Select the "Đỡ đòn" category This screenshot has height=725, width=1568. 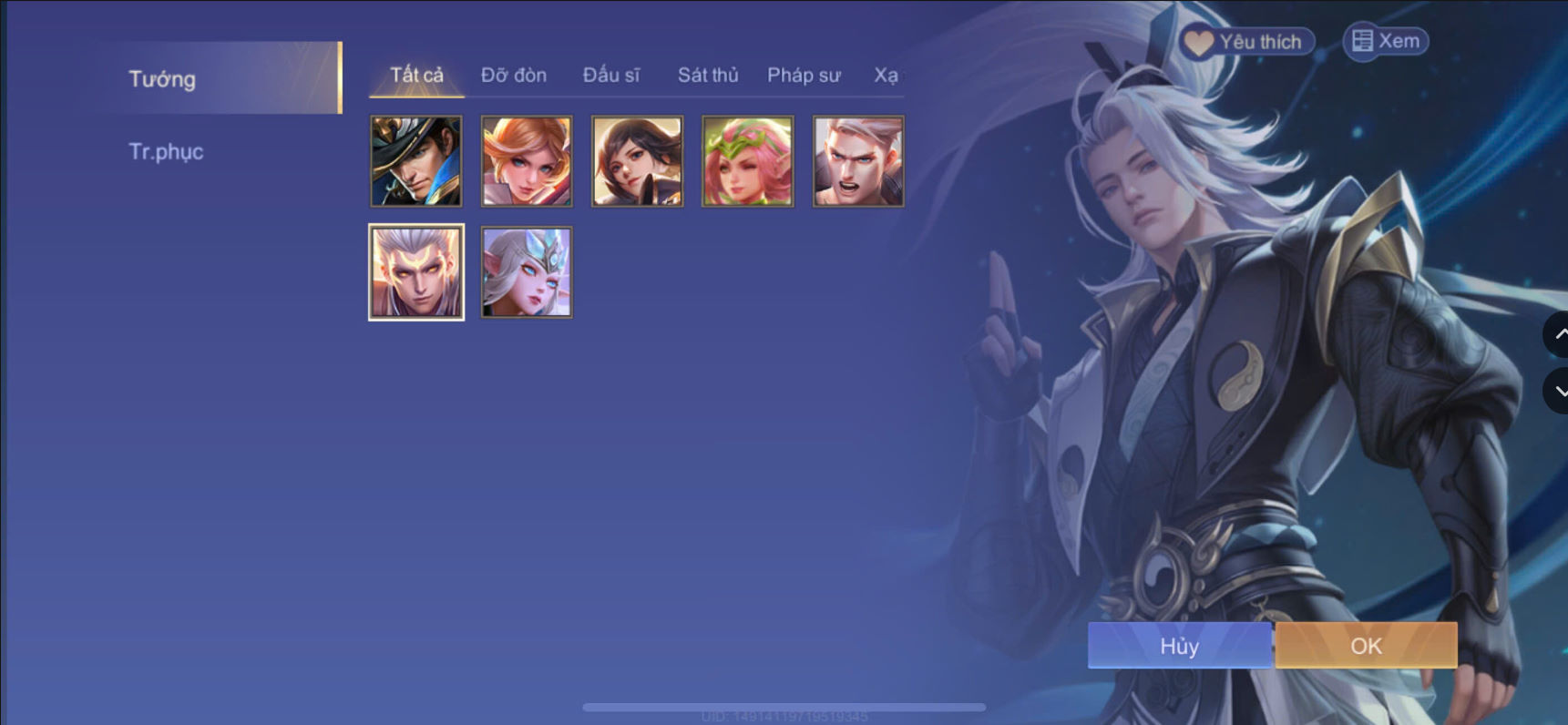(x=513, y=76)
